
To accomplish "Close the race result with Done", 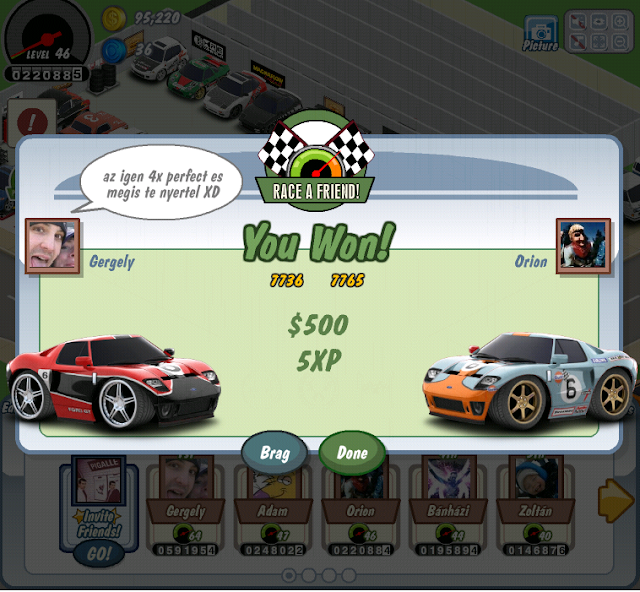I will 352,453.
